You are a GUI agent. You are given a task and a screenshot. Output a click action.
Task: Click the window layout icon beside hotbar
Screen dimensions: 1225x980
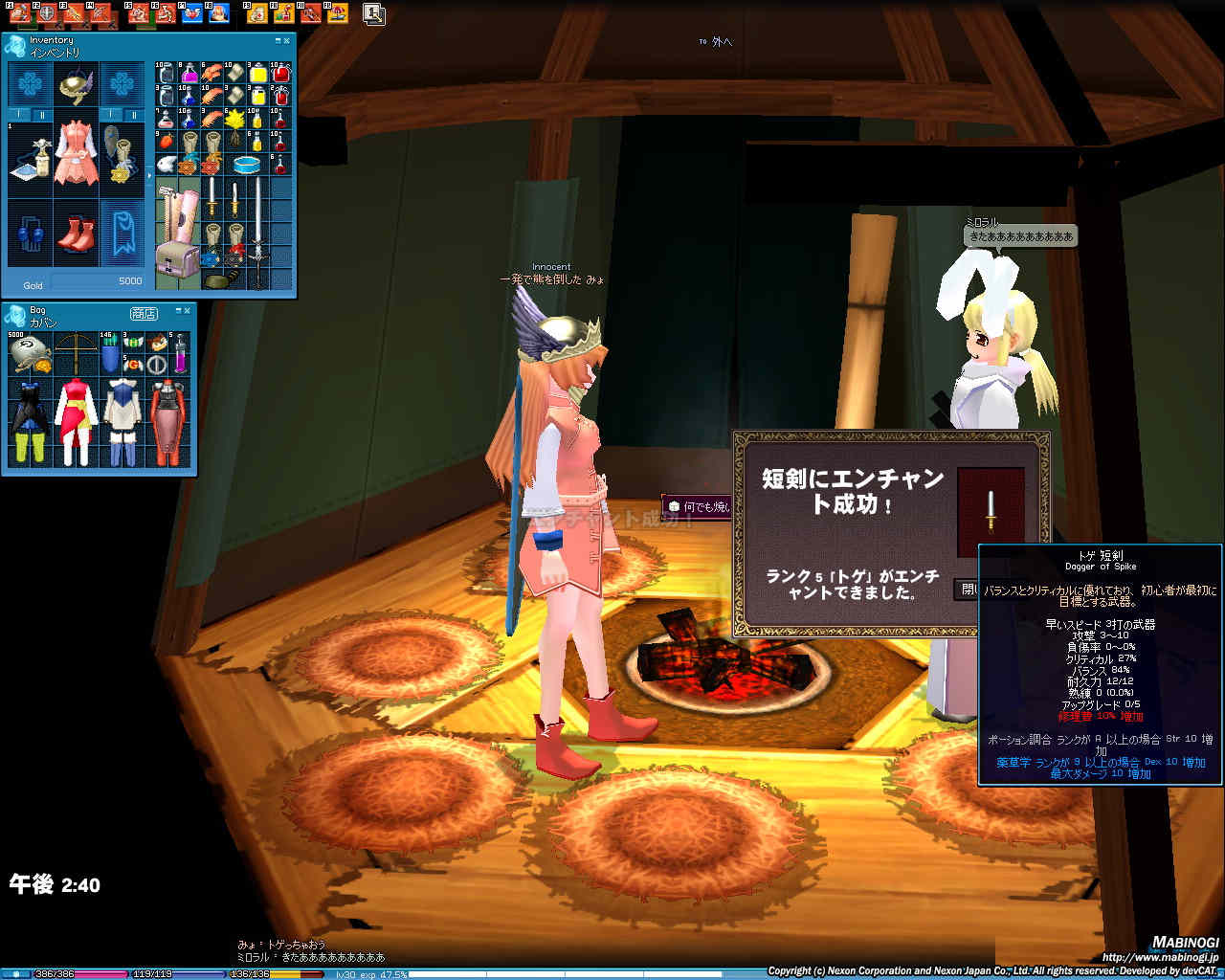374,13
